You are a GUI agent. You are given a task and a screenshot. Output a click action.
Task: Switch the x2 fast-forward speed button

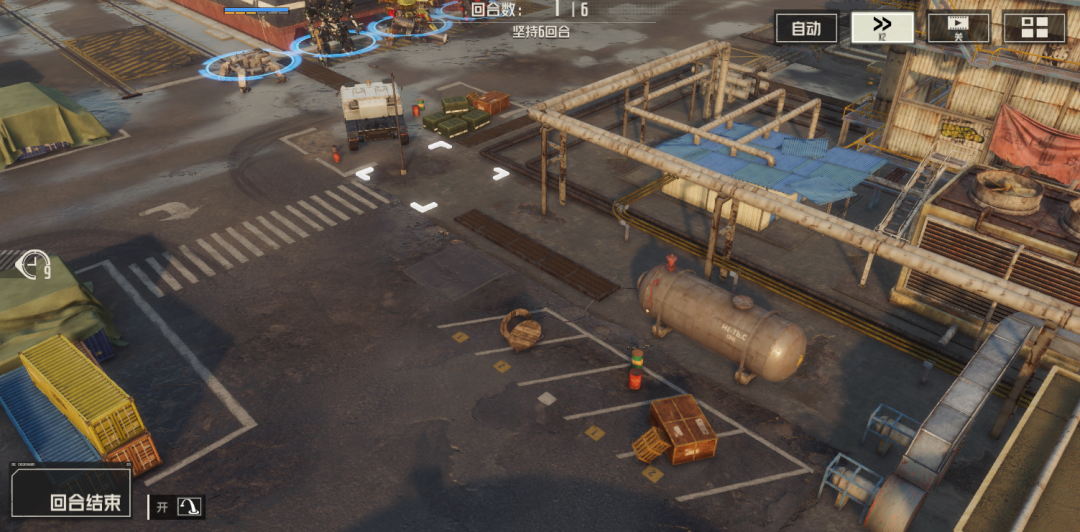[x=882, y=28]
